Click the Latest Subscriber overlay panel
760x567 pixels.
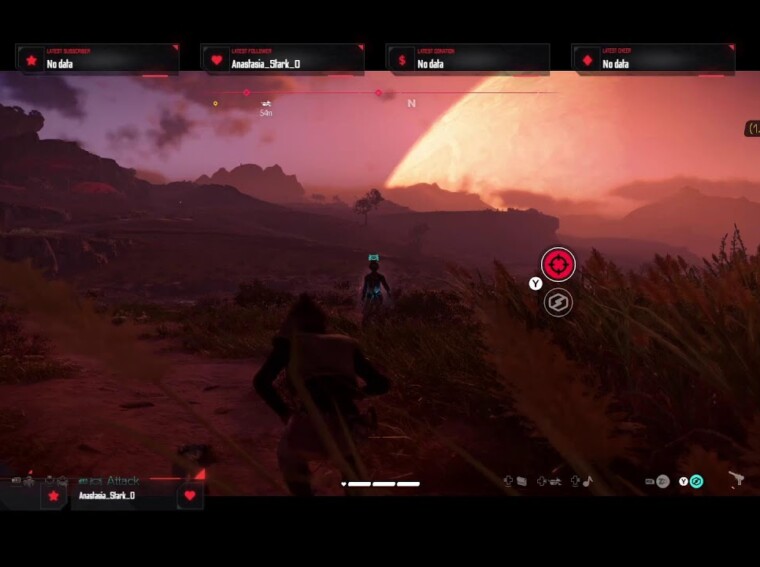(97, 60)
